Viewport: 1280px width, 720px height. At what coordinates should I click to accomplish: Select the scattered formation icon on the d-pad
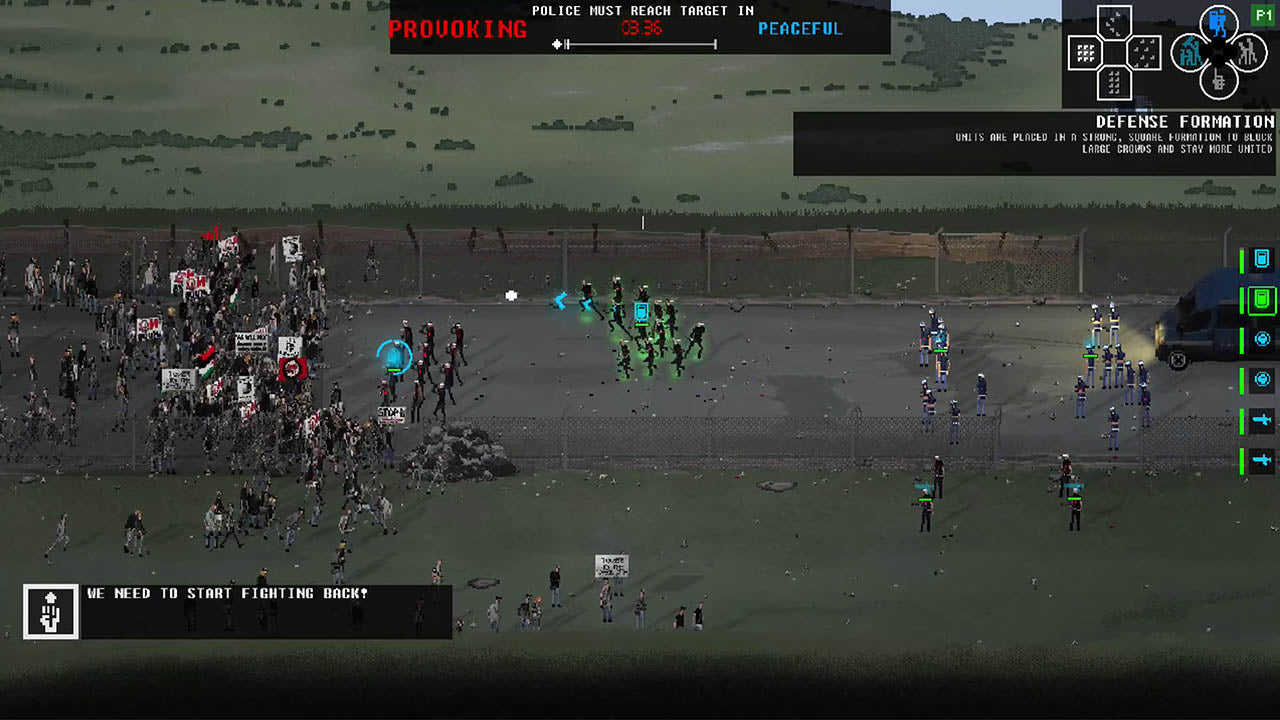pyautogui.click(x=1114, y=23)
